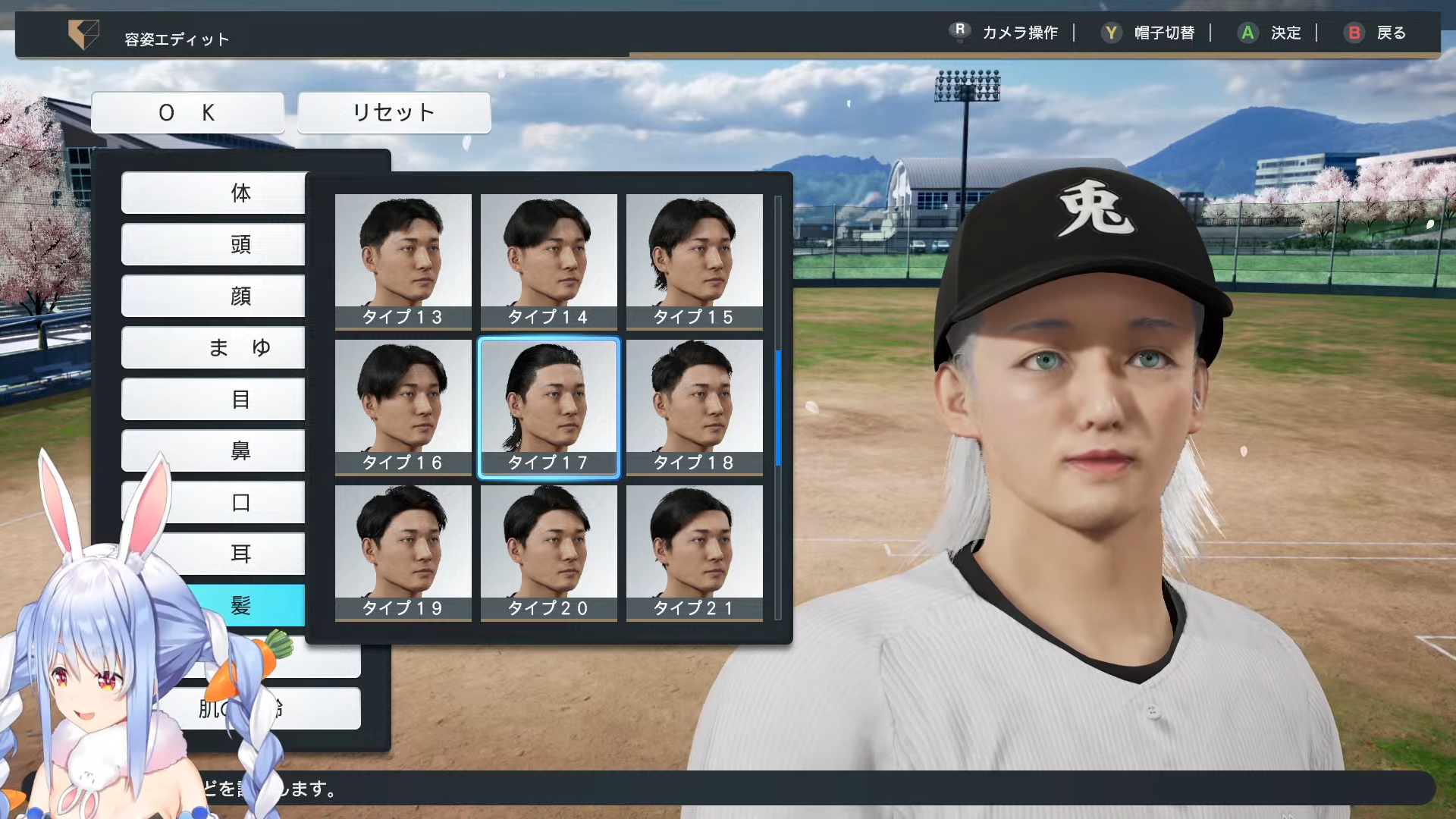Select the 耳 ears category

(x=241, y=554)
